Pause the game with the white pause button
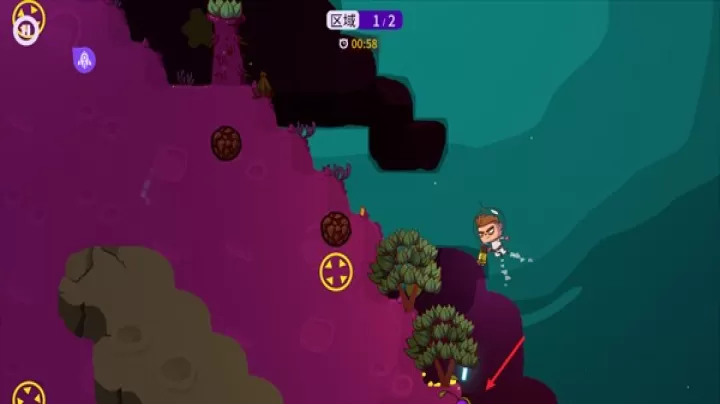This screenshot has width=720, height=404. [25, 30]
